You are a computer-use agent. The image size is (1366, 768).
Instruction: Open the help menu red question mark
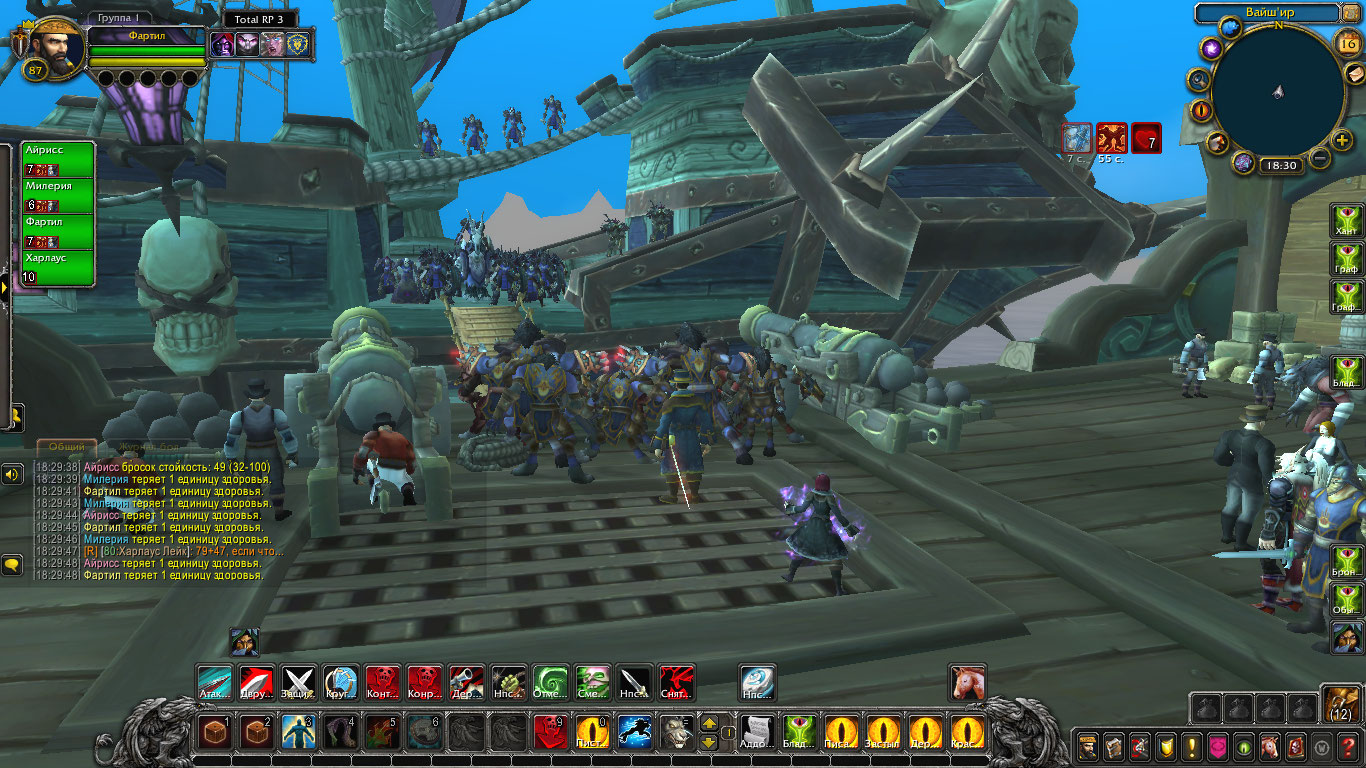point(1348,746)
